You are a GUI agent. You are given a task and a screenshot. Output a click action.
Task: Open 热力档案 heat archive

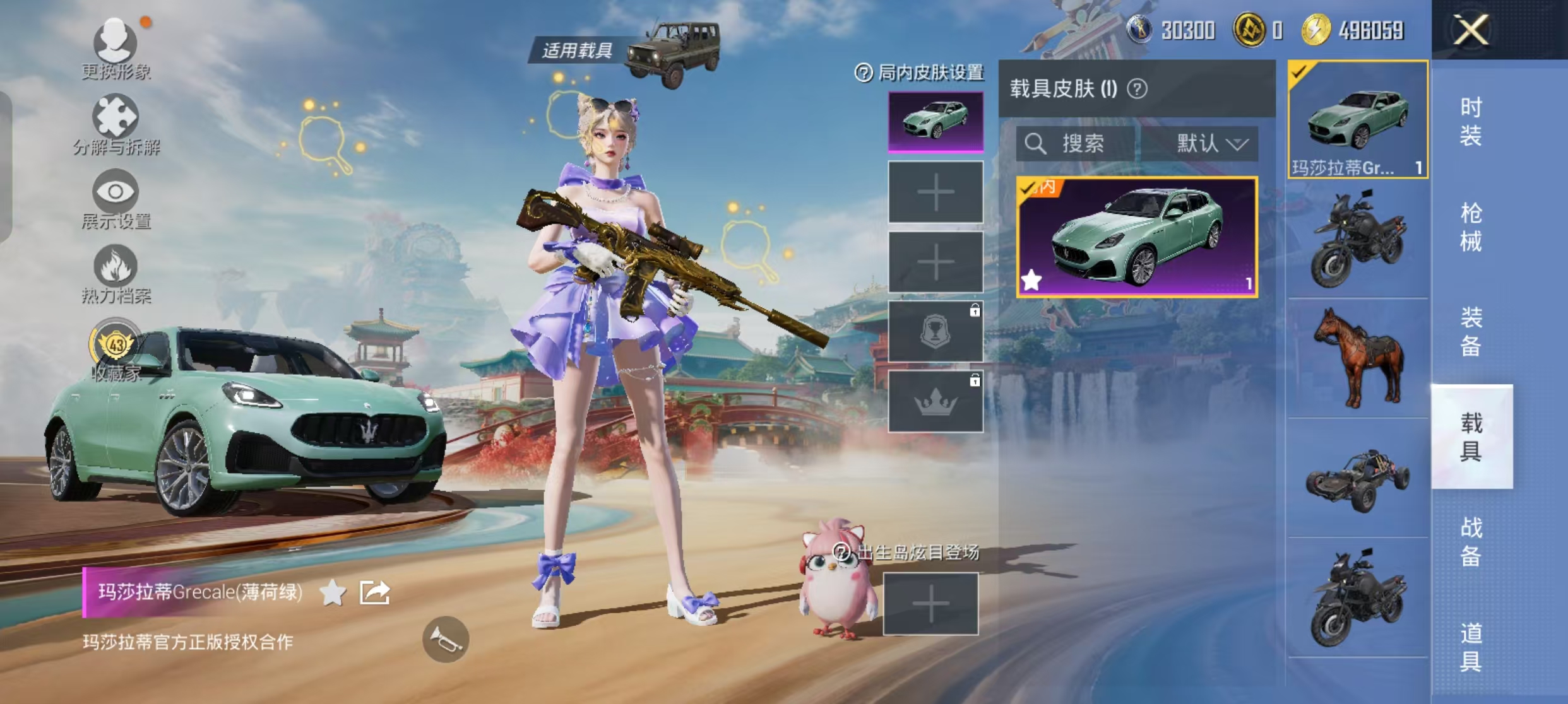[x=116, y=273]
